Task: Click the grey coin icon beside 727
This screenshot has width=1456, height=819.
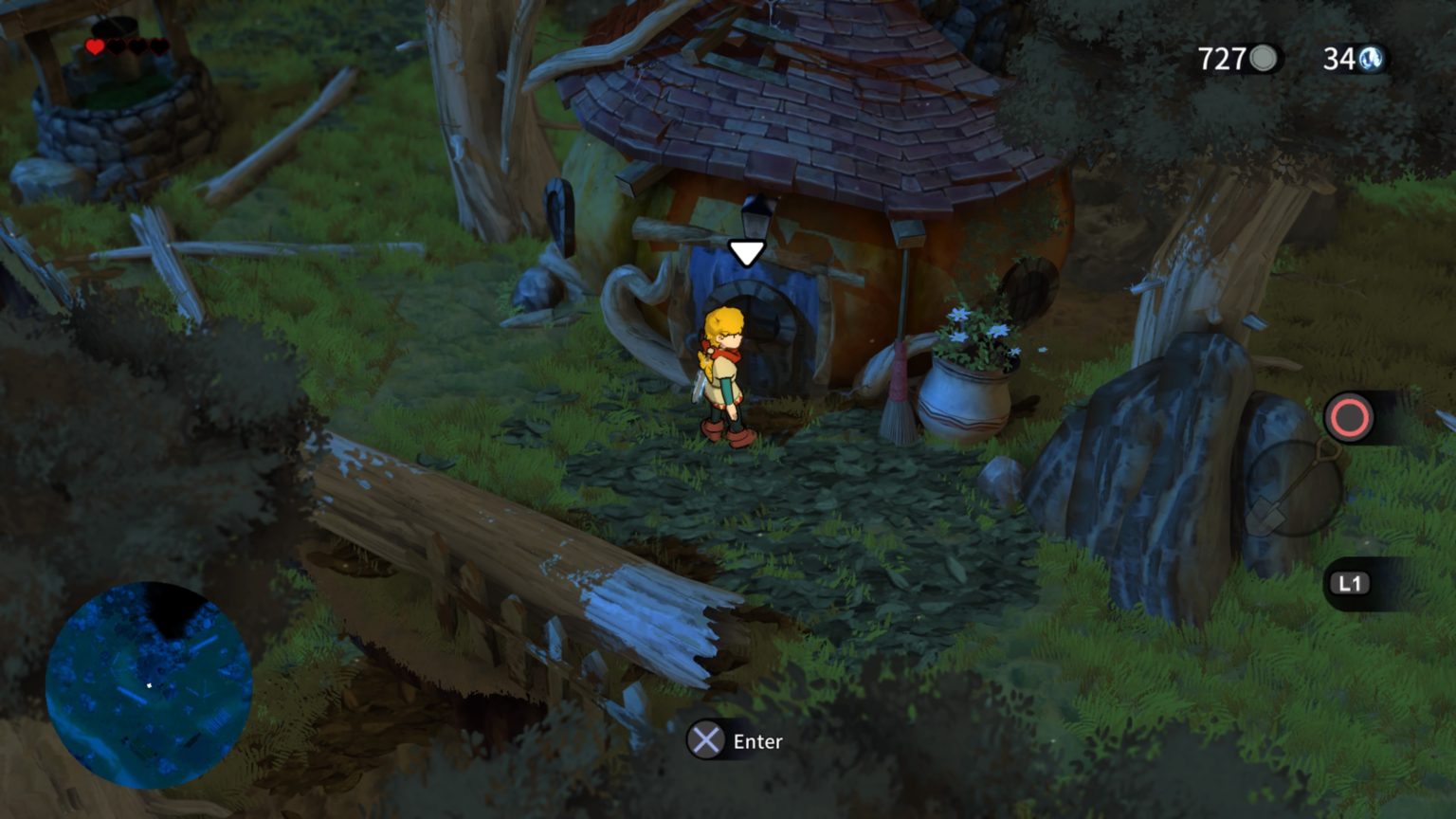Action: [1262, 60]
